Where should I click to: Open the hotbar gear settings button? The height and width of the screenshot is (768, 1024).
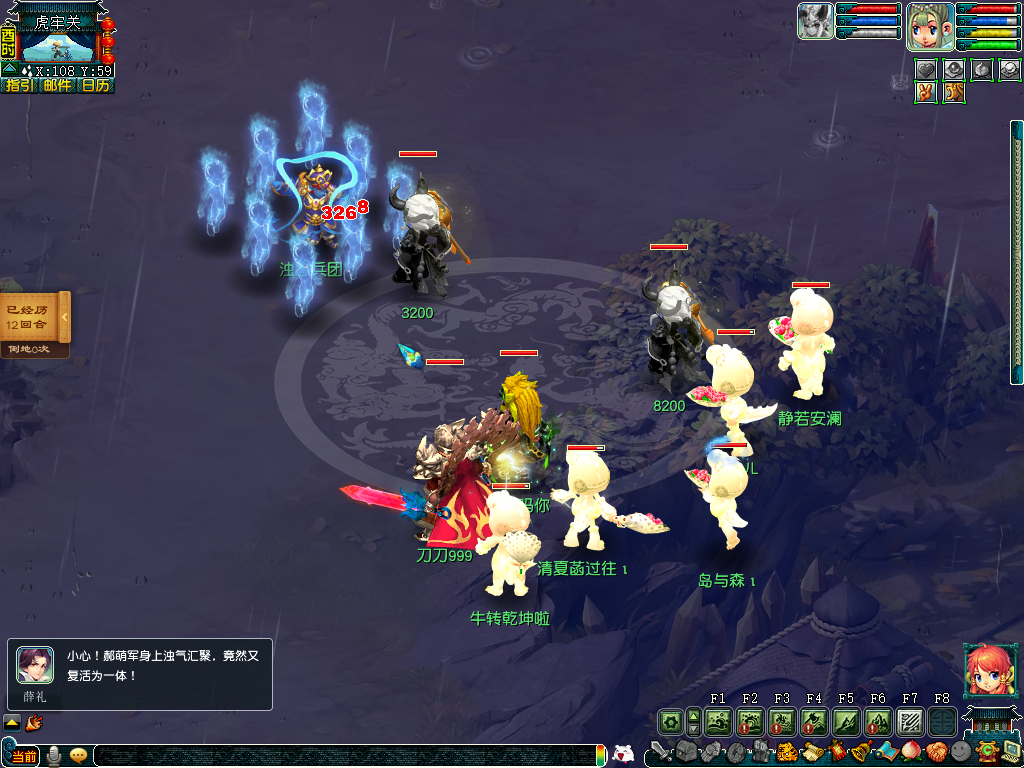[x=669, y=721]
